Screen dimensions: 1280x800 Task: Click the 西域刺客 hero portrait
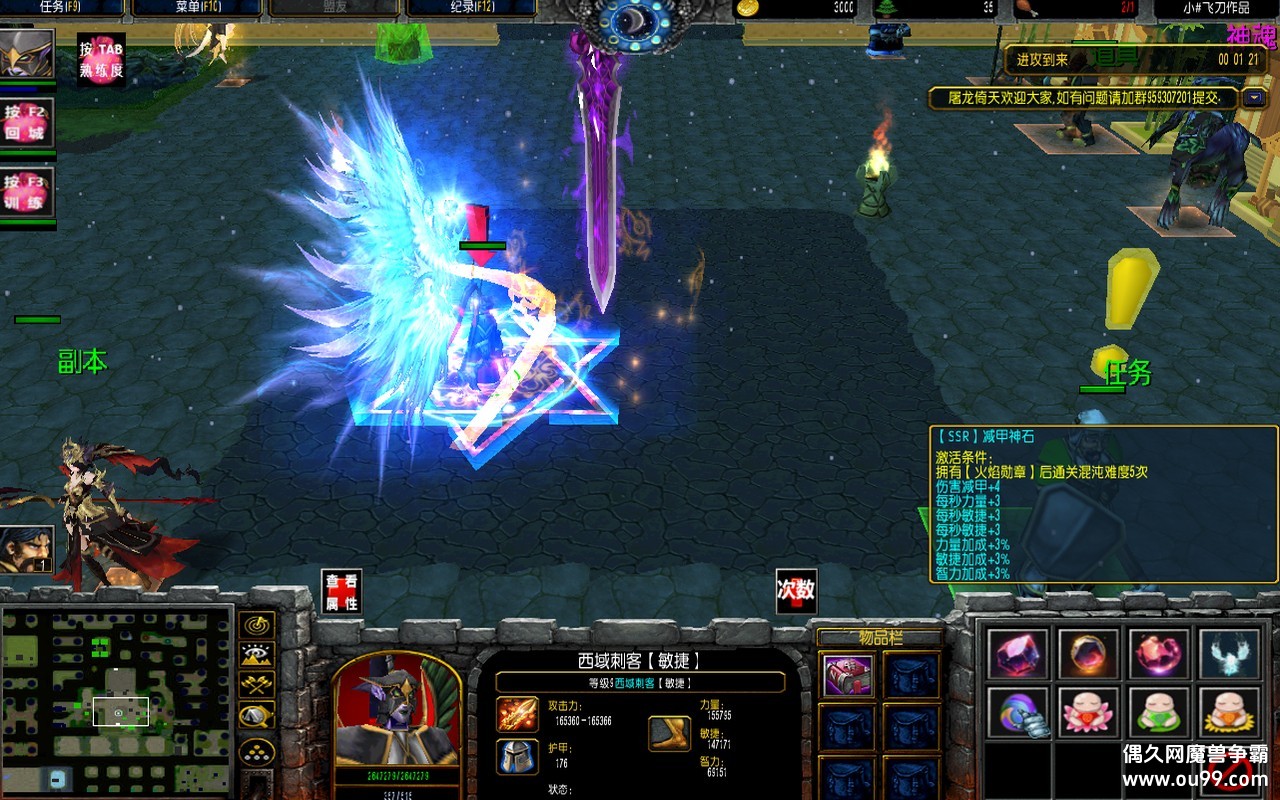coord(397,712)
